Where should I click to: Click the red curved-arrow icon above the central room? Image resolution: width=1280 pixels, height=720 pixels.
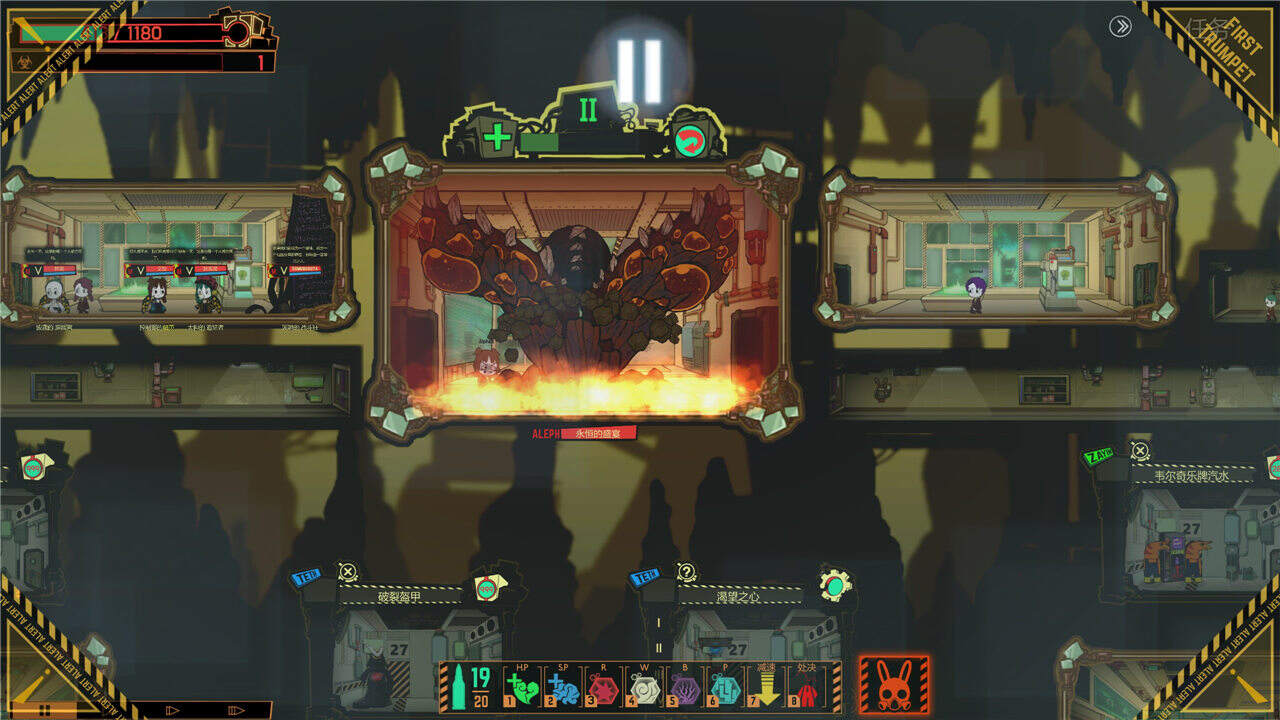pos(690,141)
